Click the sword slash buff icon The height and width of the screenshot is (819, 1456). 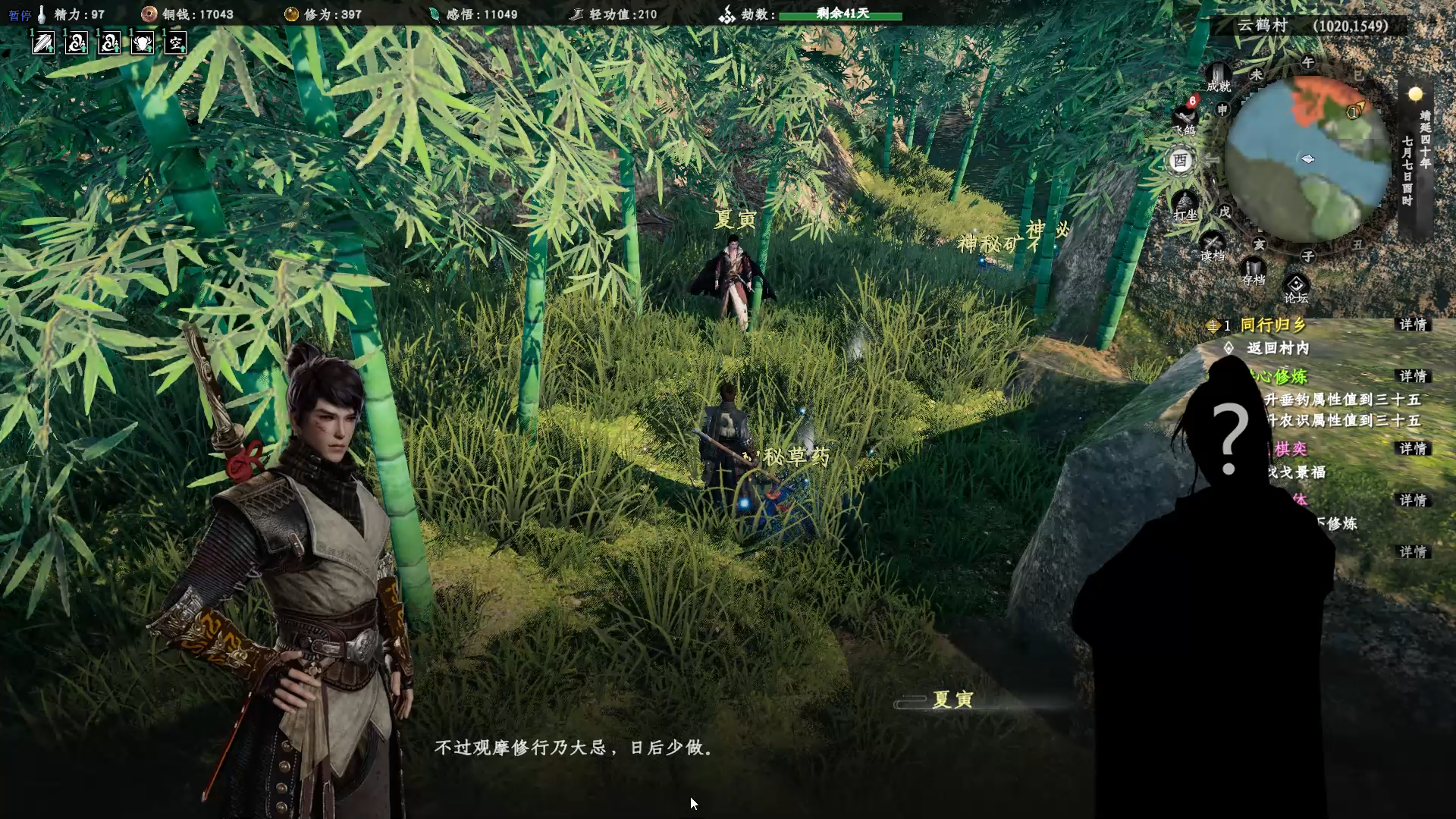[43, 43]
